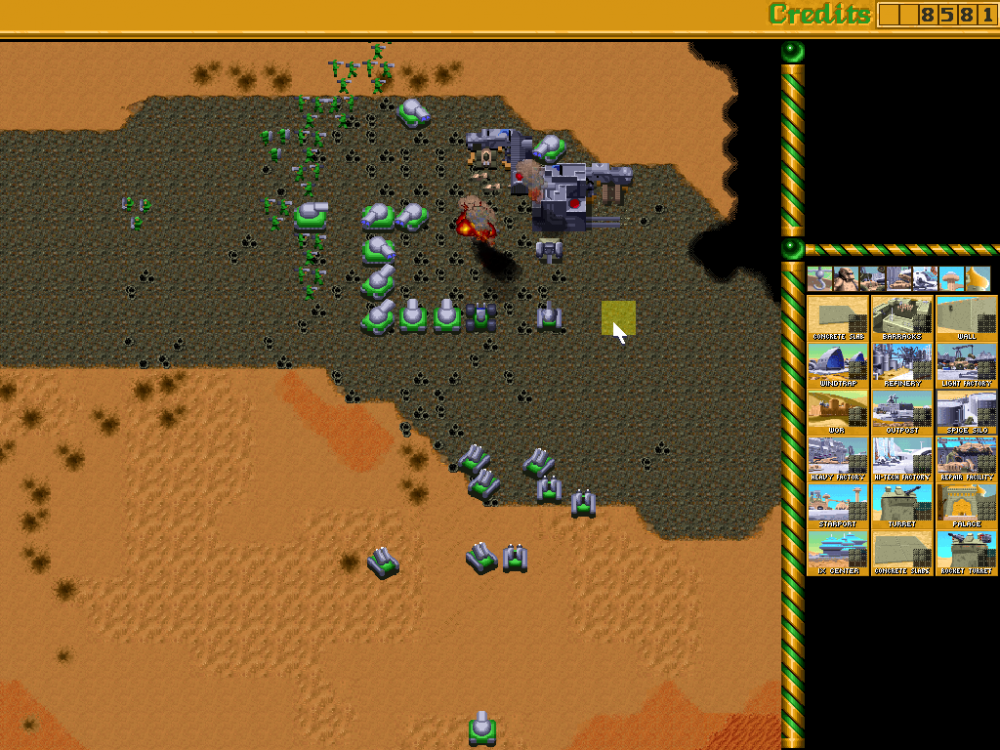This screenshot has height=750, width=1000.
Task: Select the Starport build icon
Action: point(838,506)
